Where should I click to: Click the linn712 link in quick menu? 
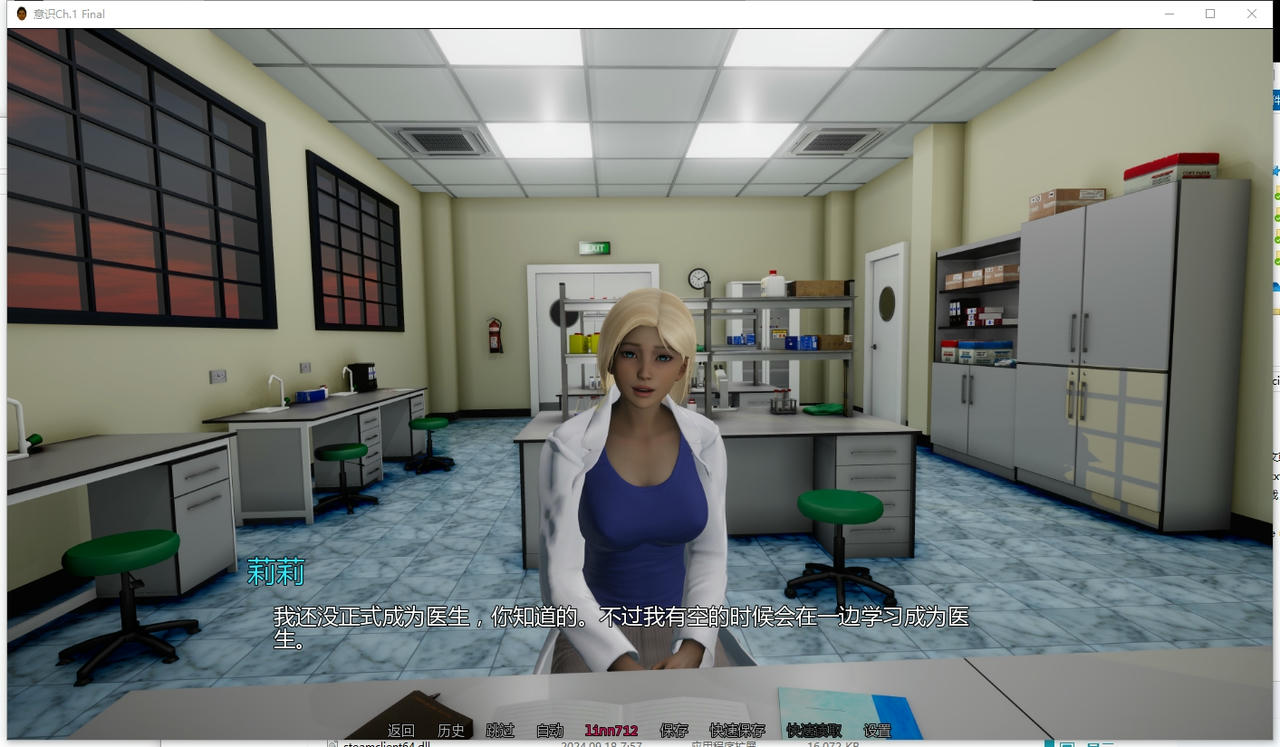(611, 731)
